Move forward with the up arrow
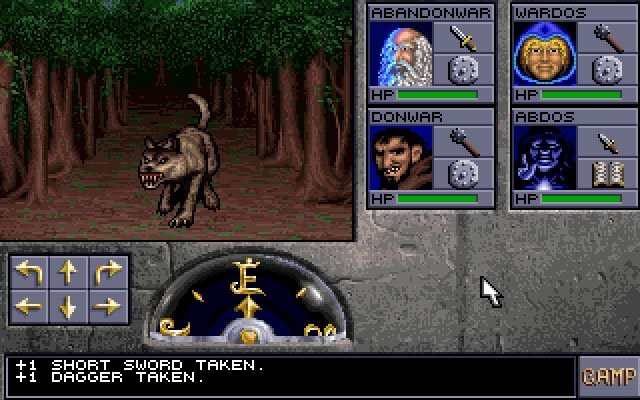 [x=68, y=272]
